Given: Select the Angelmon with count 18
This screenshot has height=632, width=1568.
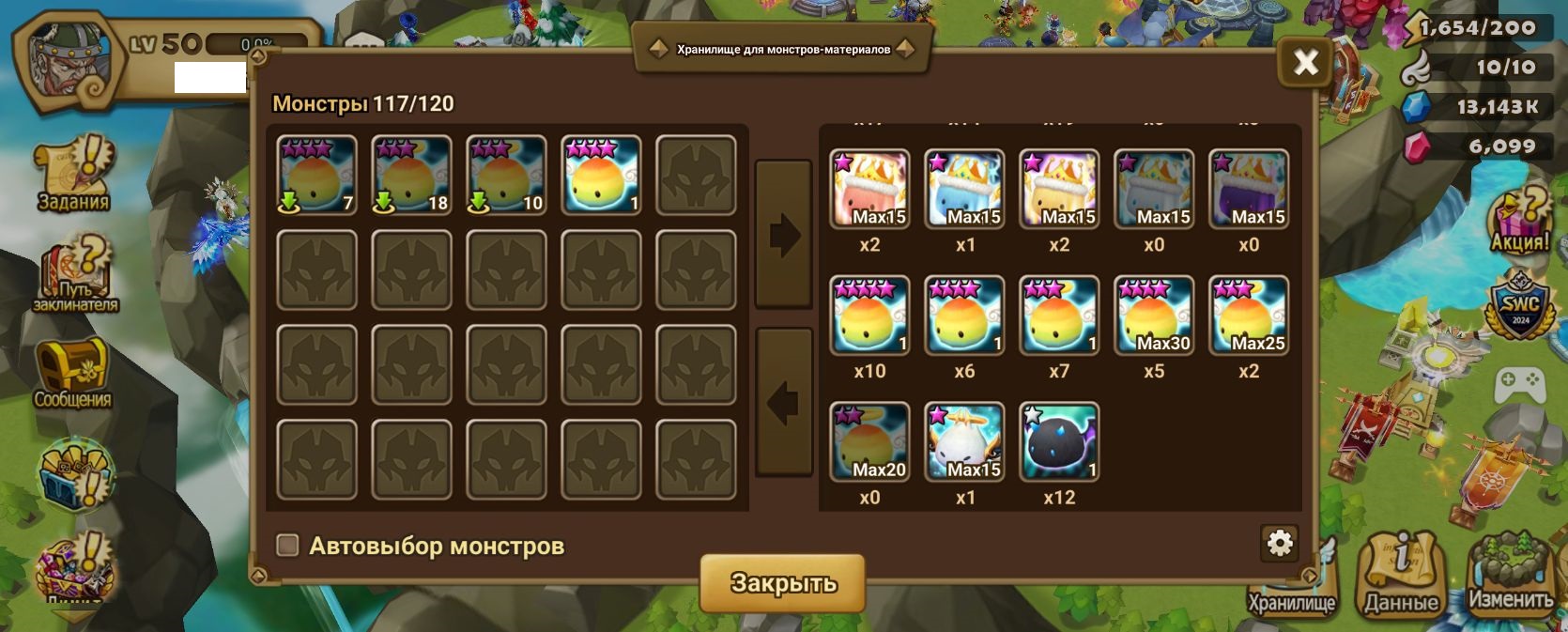Looking at the screenshot, I should click(412, 176).
